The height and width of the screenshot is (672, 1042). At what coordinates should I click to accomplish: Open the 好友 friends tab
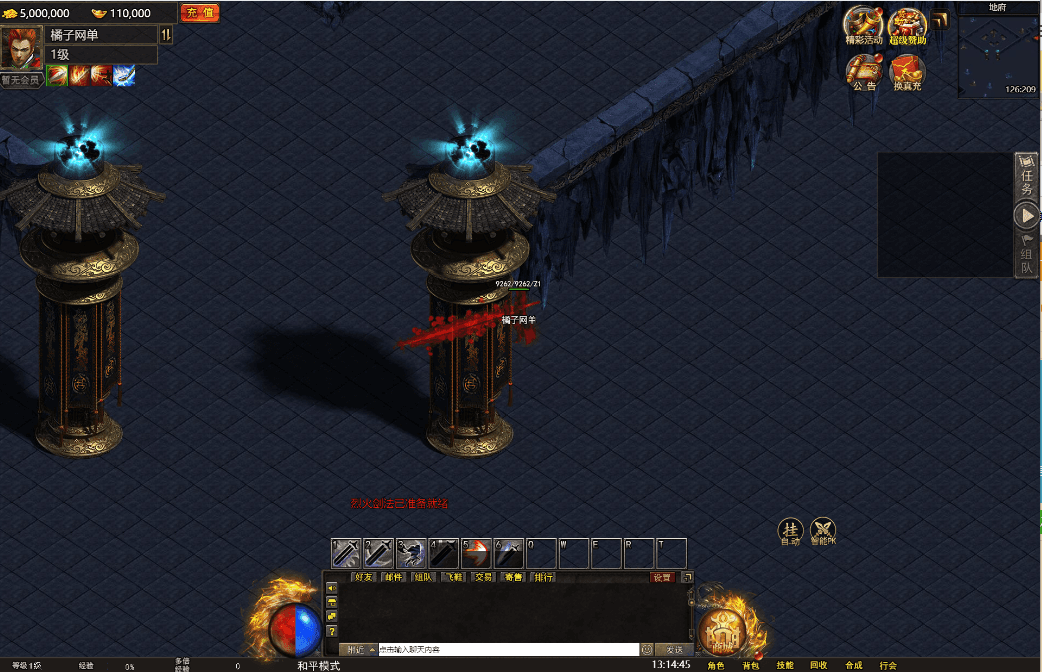[363, 577]
